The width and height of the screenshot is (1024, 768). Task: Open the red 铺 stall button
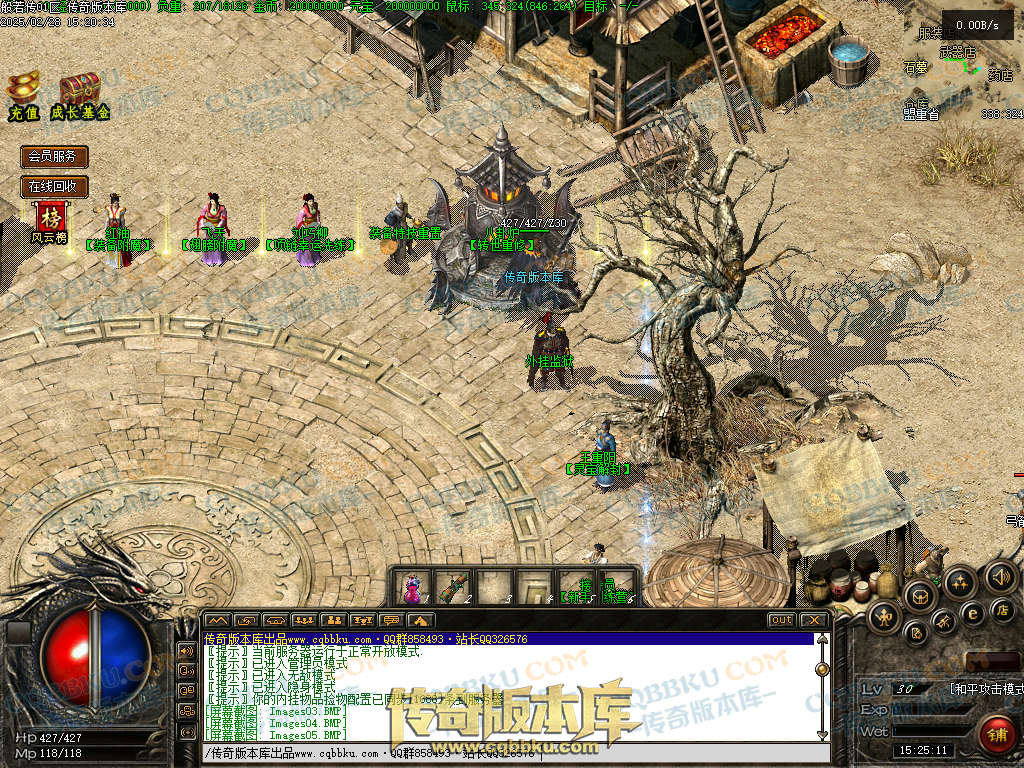point(997,733)
